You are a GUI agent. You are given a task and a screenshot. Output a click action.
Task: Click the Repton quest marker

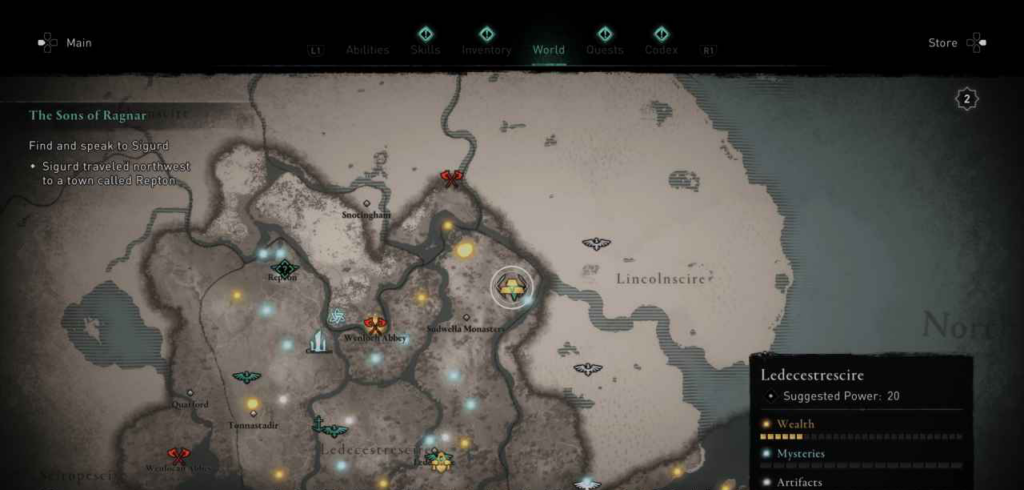[285, 267]
